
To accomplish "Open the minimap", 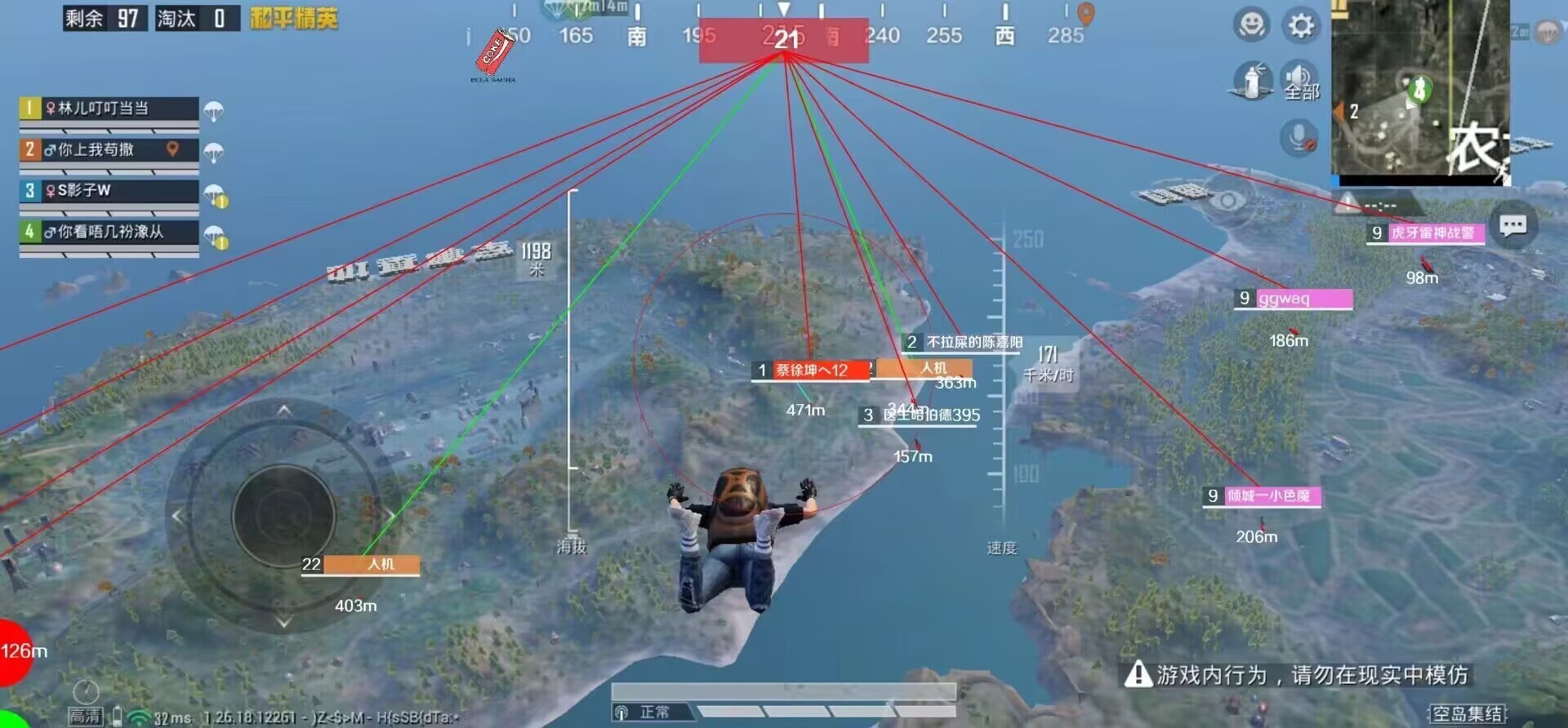I will pyautogui.click(x=1419, y=91).
